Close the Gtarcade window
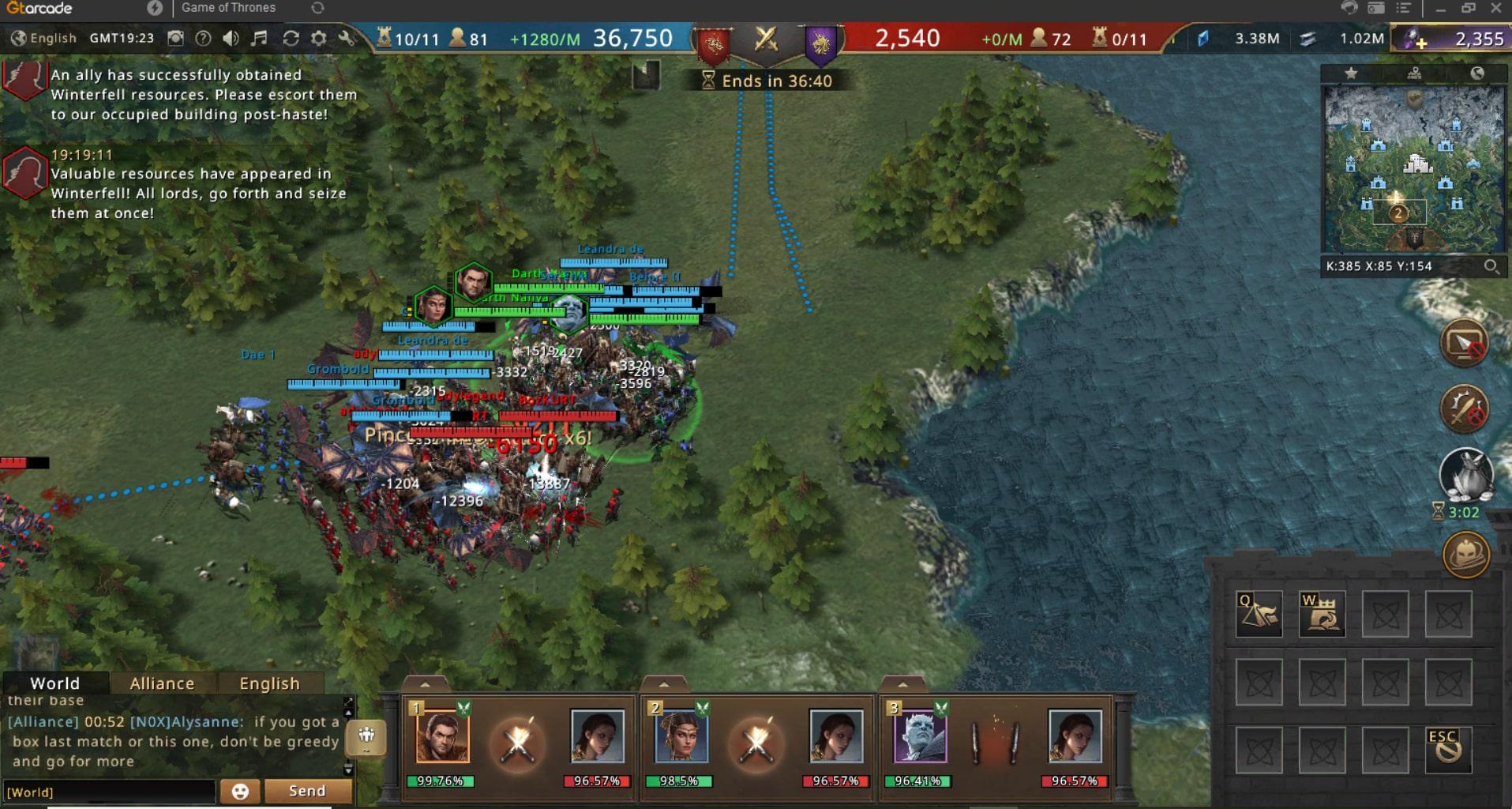 (x=1495, y=8)
